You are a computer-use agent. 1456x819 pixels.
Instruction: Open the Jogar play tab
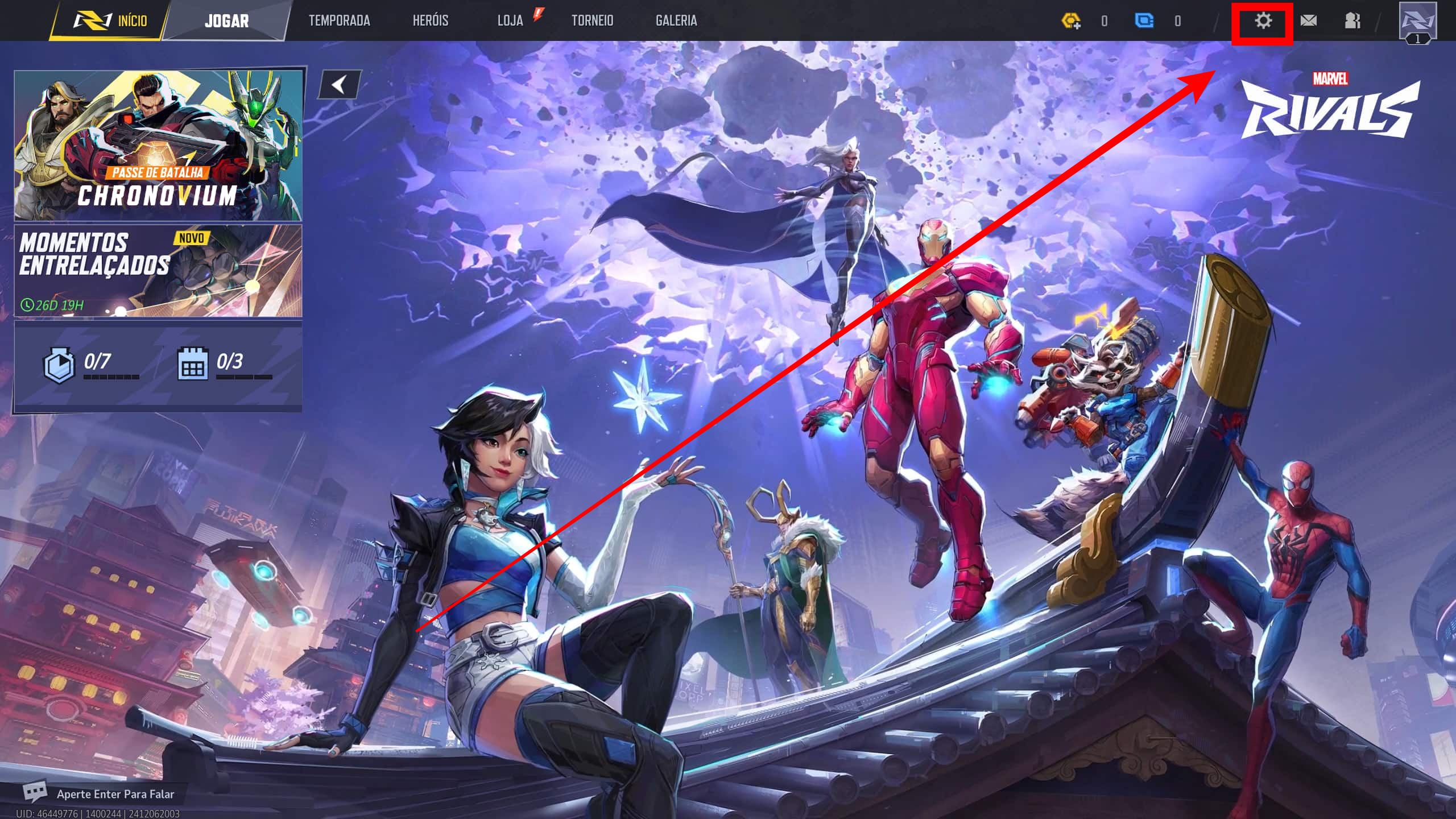click(x=226, y=21)
